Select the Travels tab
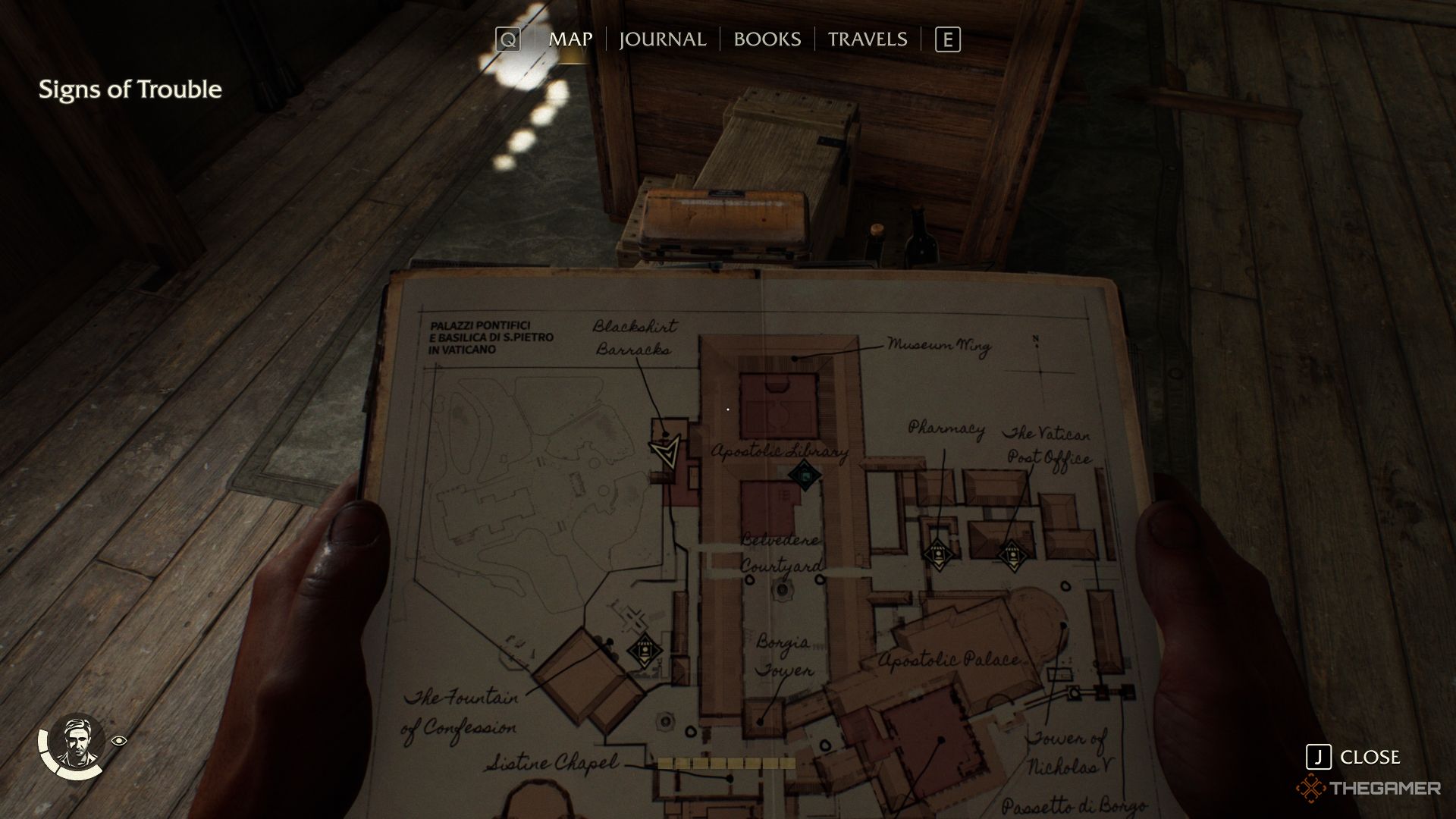 coord(867,39)
